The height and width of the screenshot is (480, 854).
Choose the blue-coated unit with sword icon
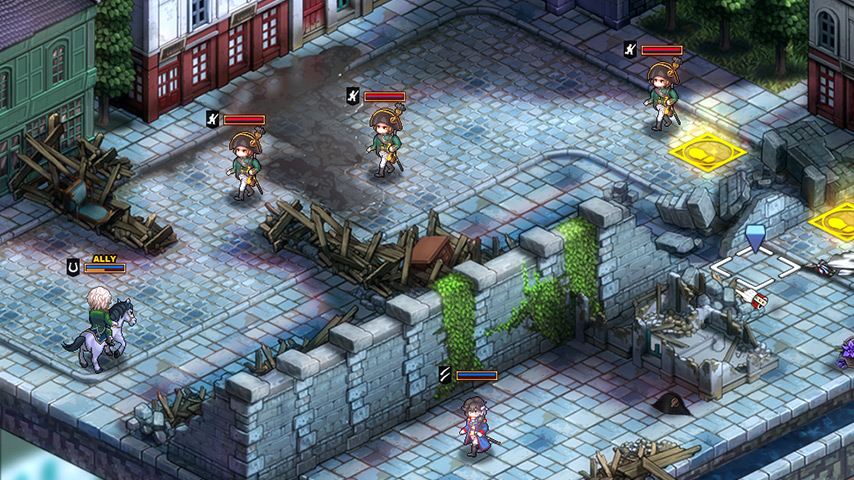pyautogui.click(x=472, y=424)
